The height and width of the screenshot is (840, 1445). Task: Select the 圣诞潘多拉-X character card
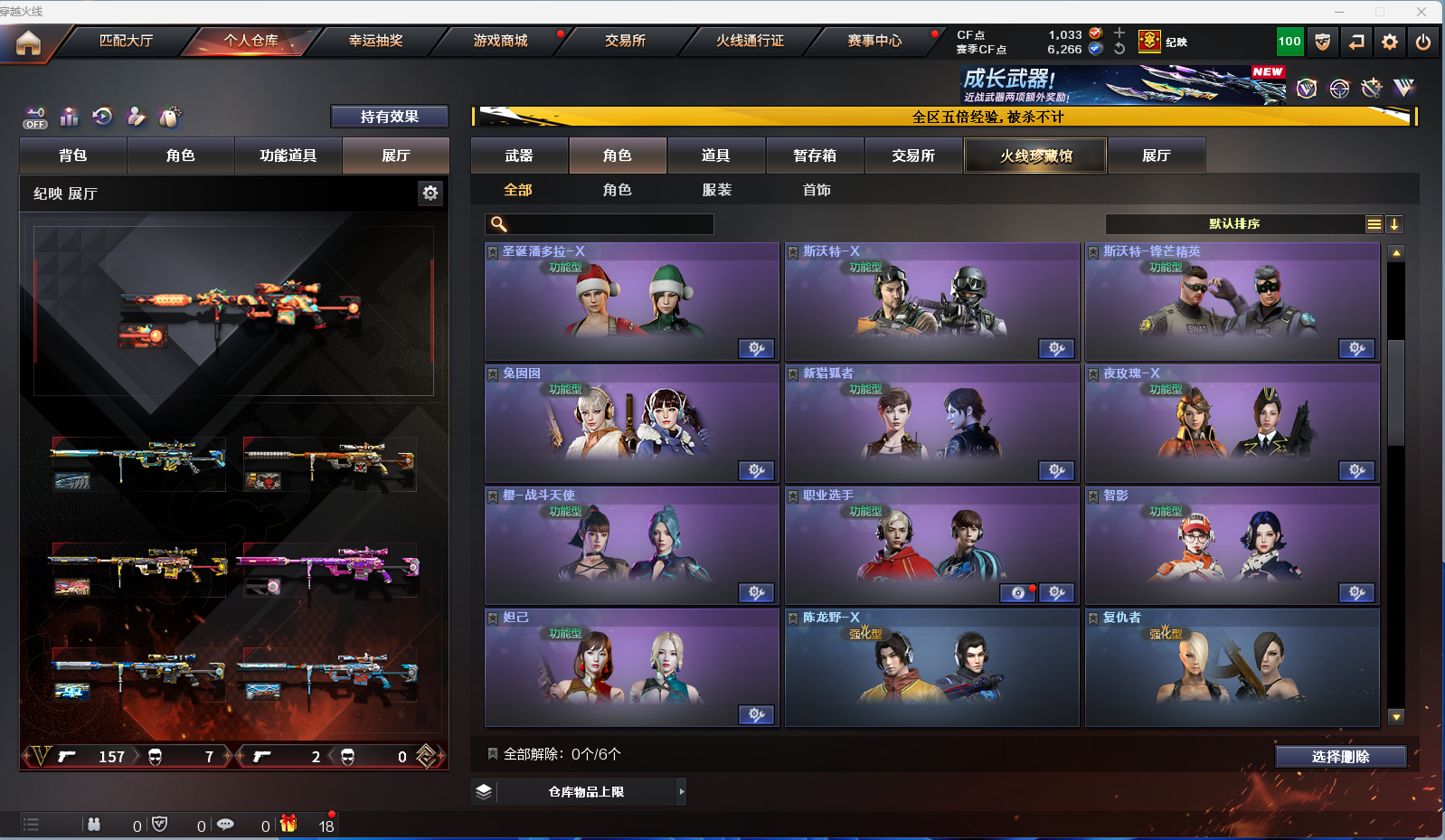(x=631, y=302)
